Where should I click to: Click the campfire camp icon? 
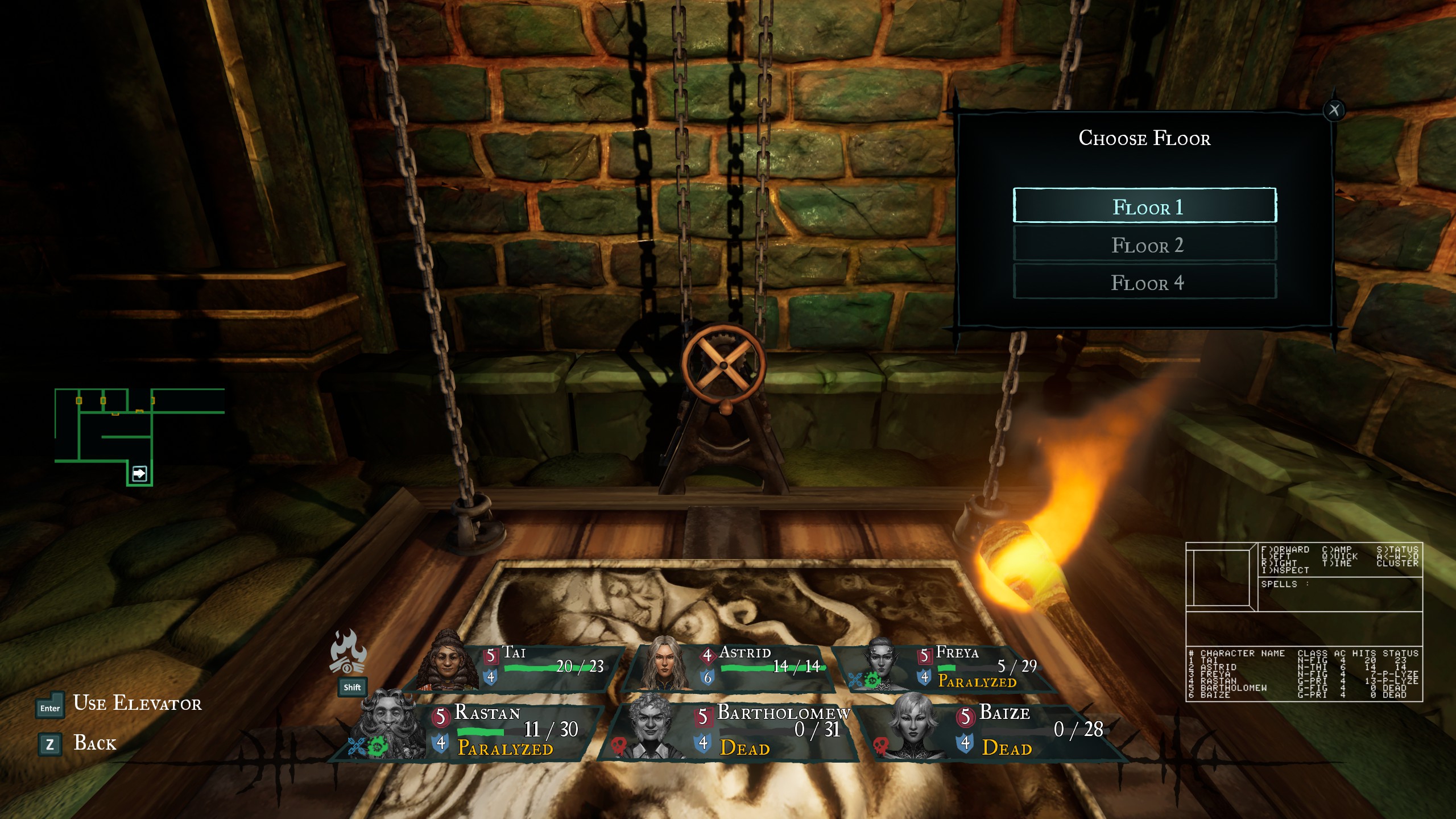tap(348, 653)
